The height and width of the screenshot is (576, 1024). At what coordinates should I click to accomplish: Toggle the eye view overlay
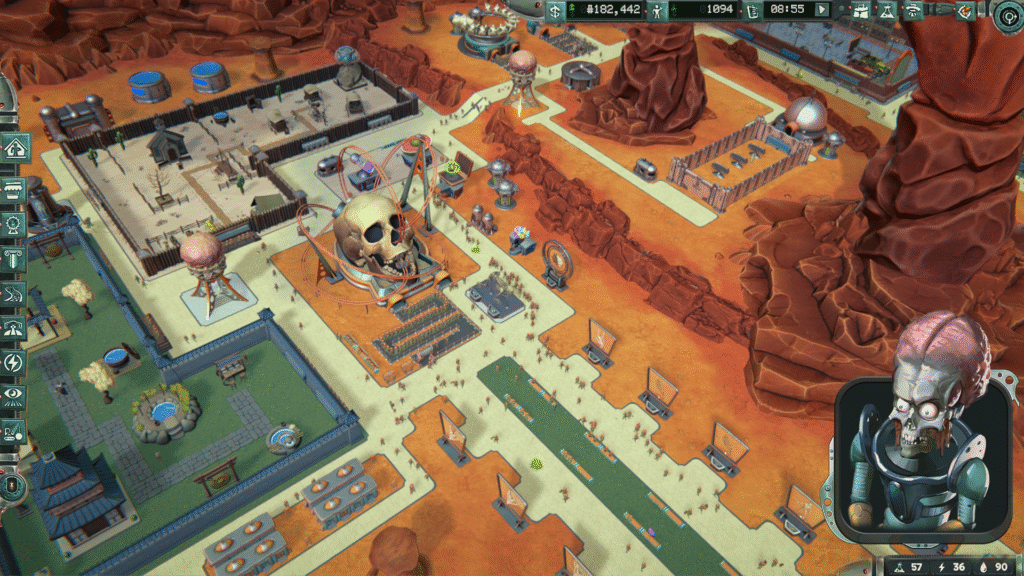click(16, 397)
